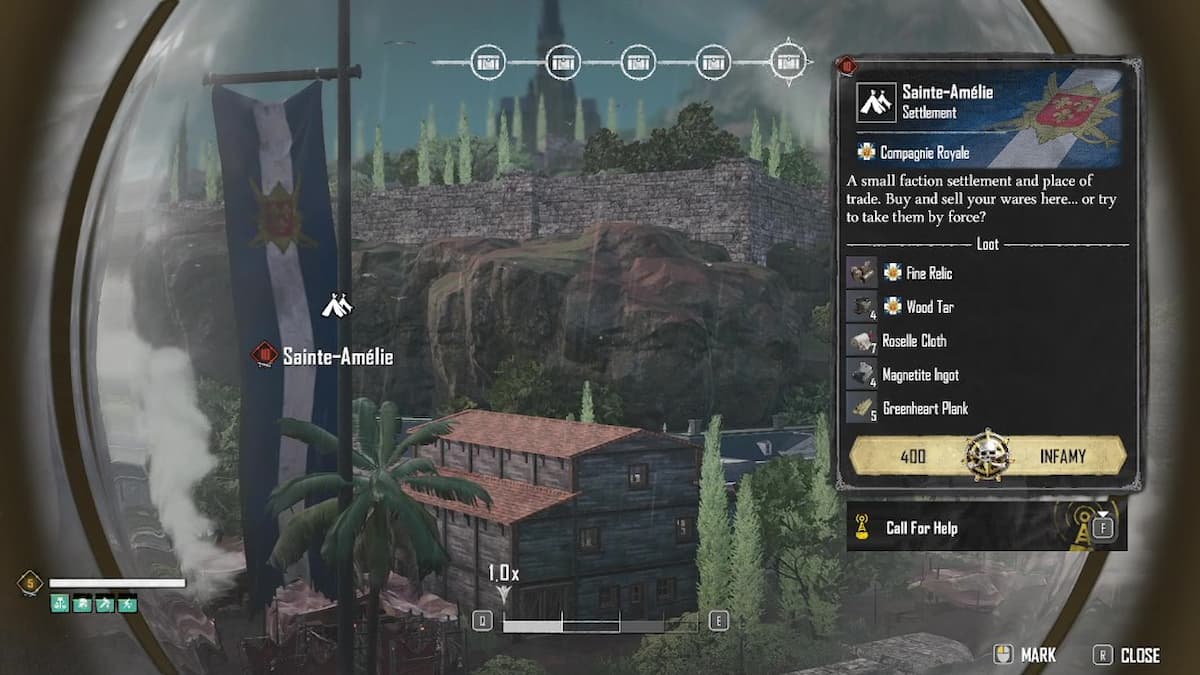The width and height of the screenshot is (1200, 675).
Task: Choose the Roselle Cloth loot entry
Action: tap(913, 341)
